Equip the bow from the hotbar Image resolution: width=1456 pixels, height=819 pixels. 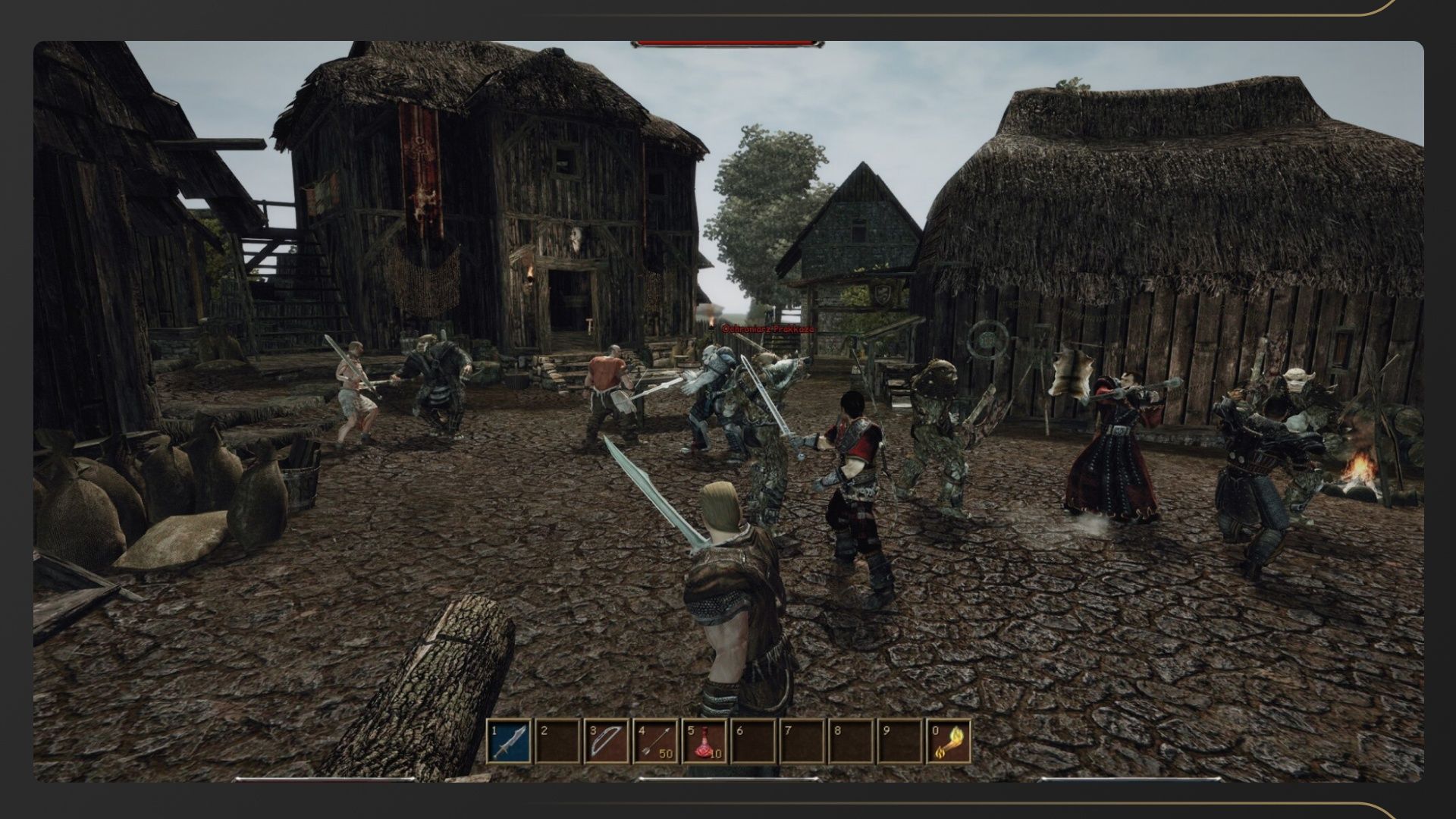(x=607, y=741)
